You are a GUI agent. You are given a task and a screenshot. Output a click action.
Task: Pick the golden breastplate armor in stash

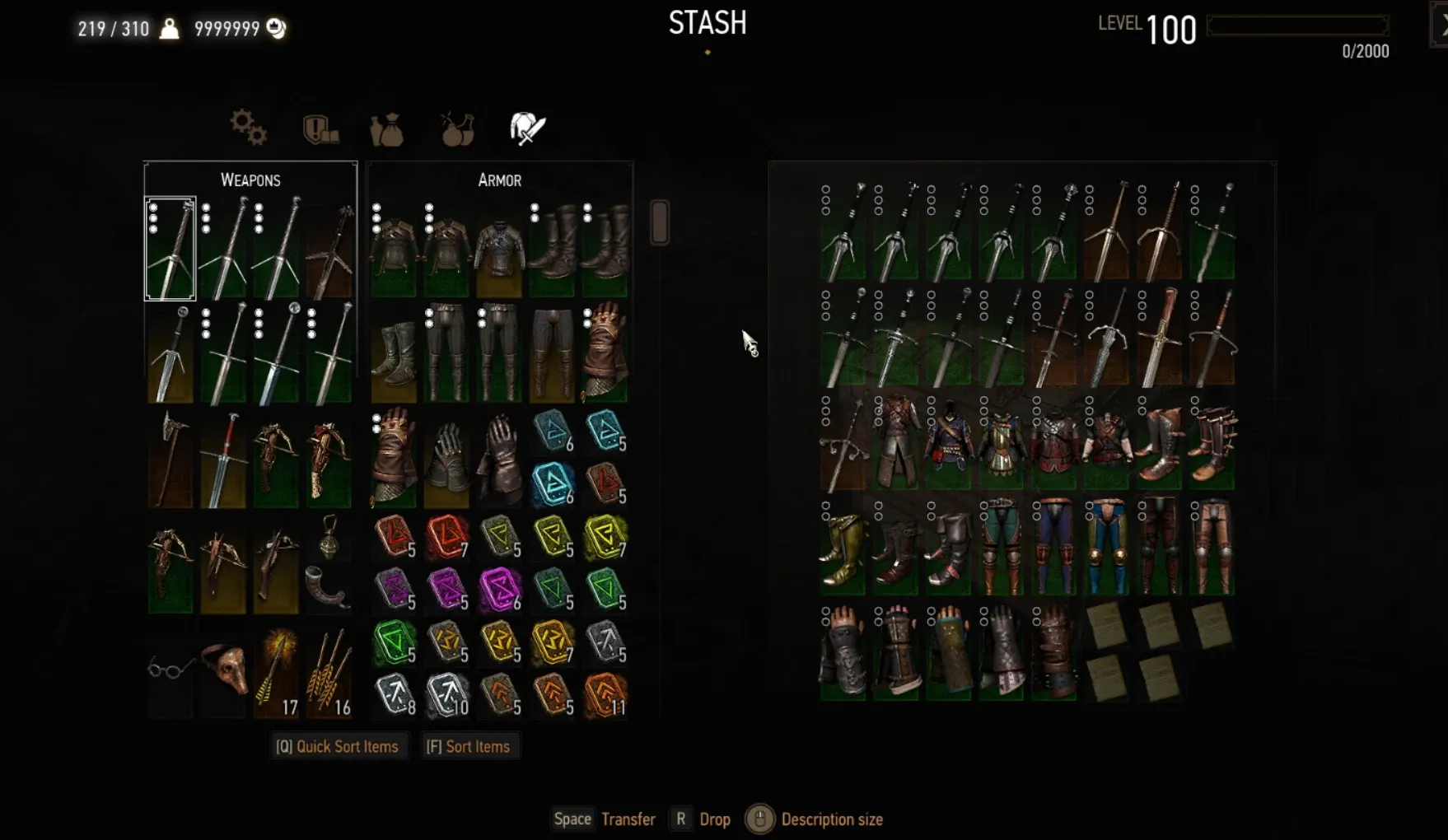pos(1001,443)
